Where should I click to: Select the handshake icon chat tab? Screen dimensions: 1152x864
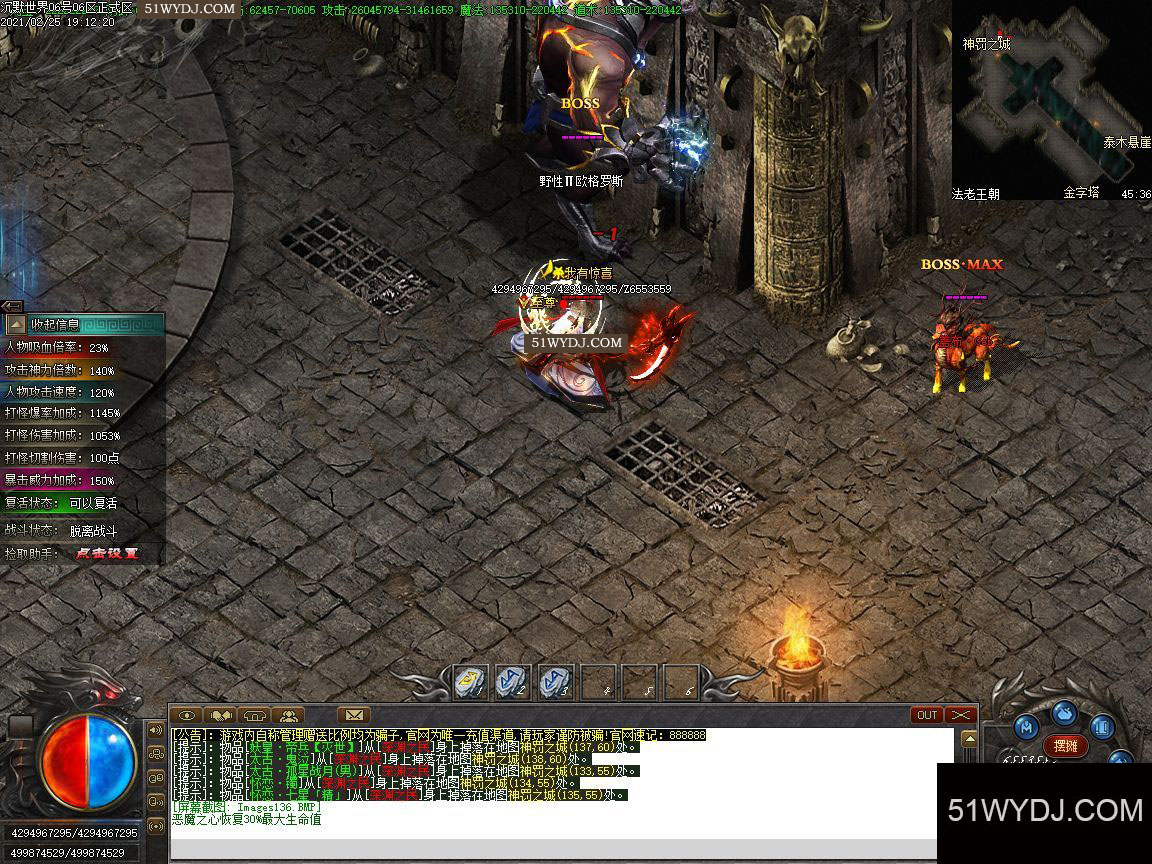221,715
